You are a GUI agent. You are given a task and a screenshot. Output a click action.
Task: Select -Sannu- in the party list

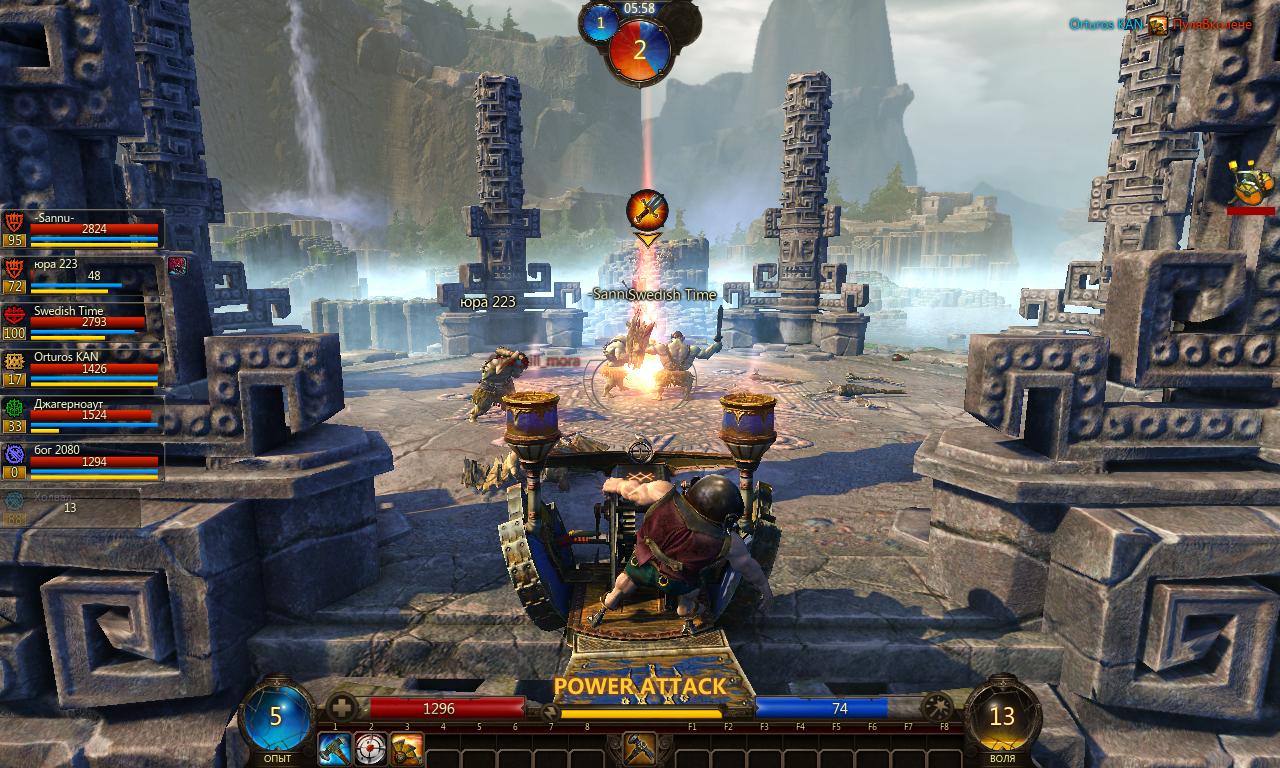83,229
